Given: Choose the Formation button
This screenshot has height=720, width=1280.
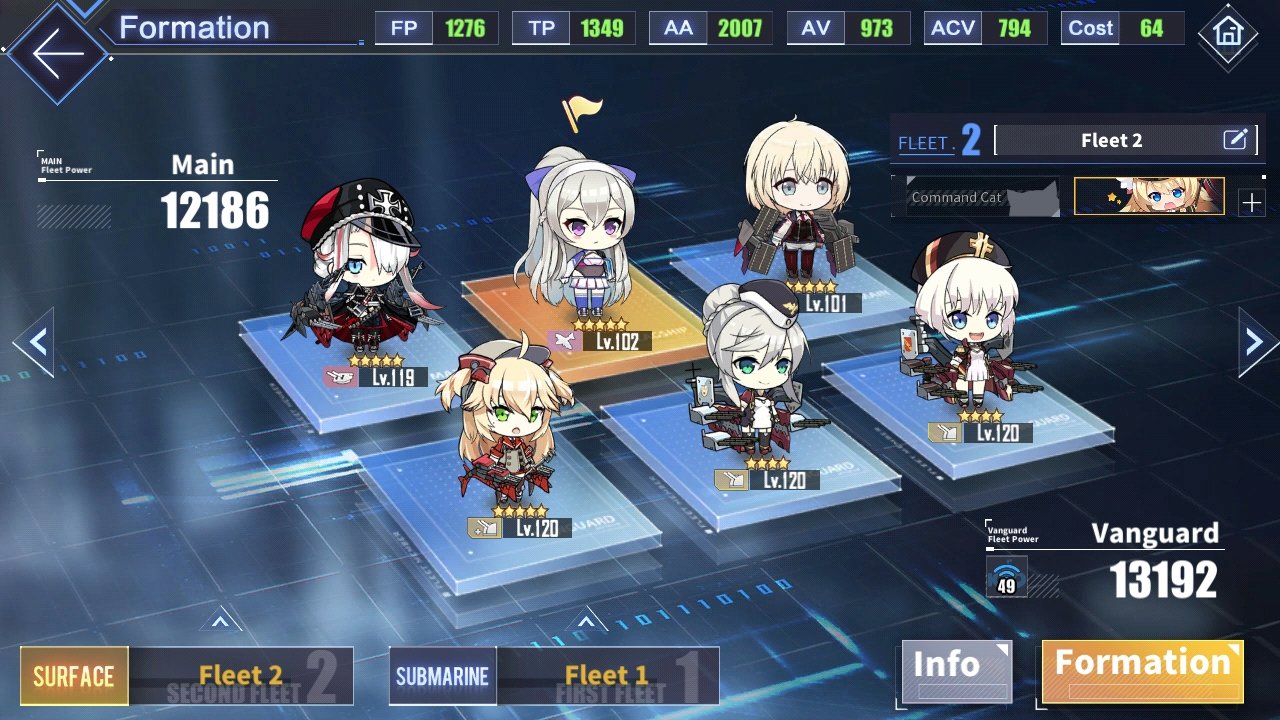Looking at the screenshot, I should pos(1142,669).
